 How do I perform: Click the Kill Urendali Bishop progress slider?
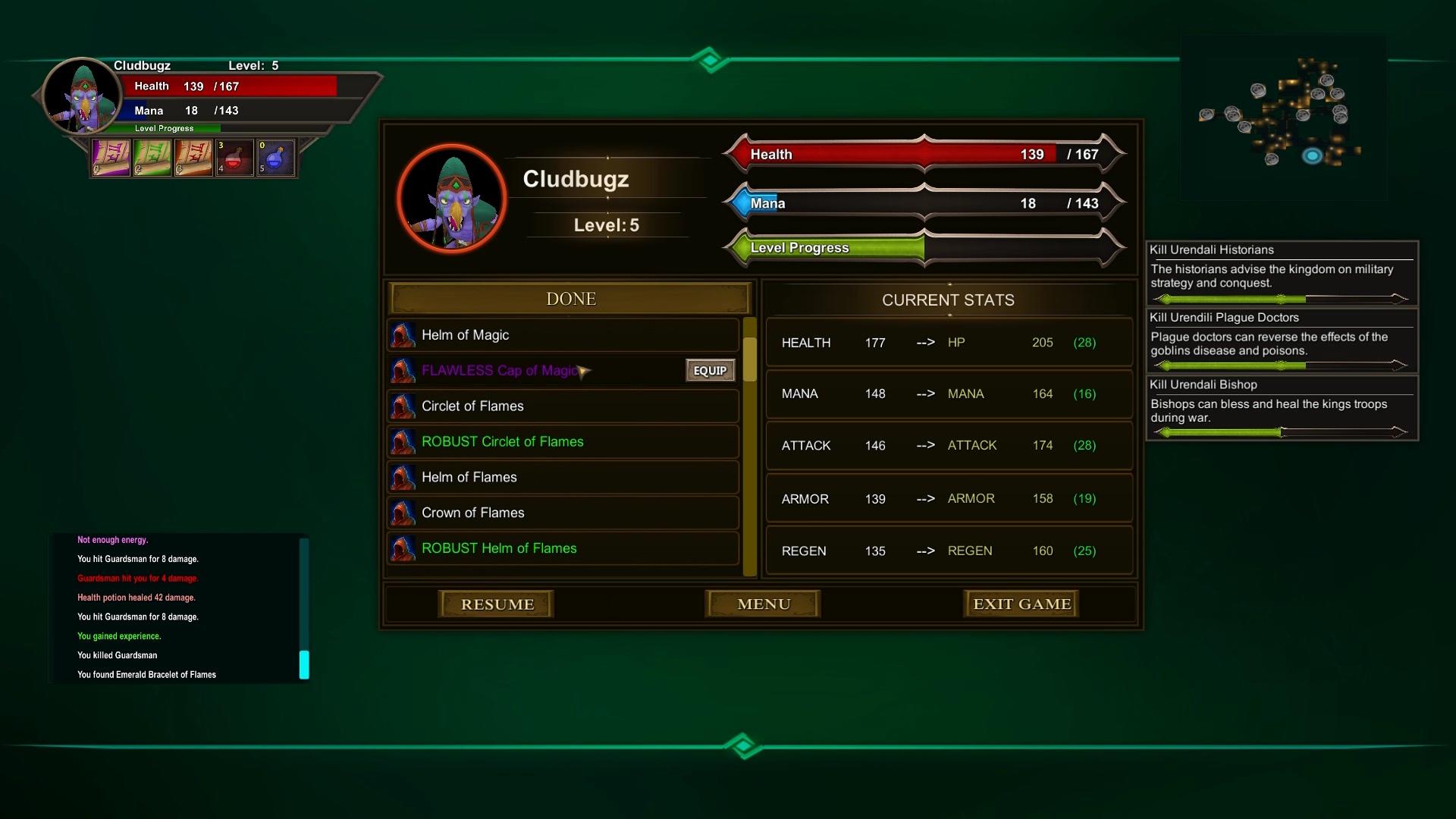(1281, 431)
